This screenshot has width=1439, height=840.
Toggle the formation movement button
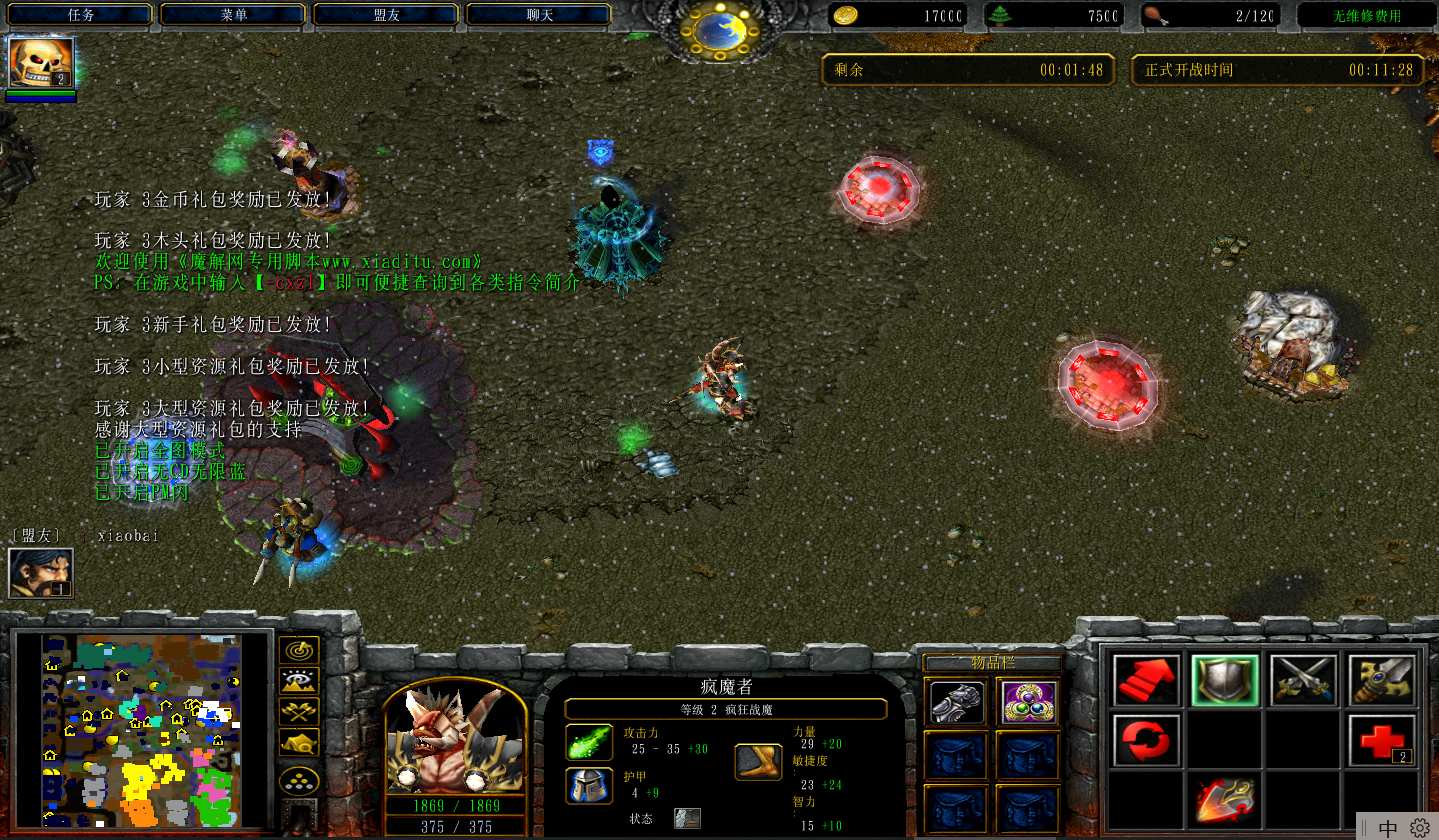coord(299,781)
